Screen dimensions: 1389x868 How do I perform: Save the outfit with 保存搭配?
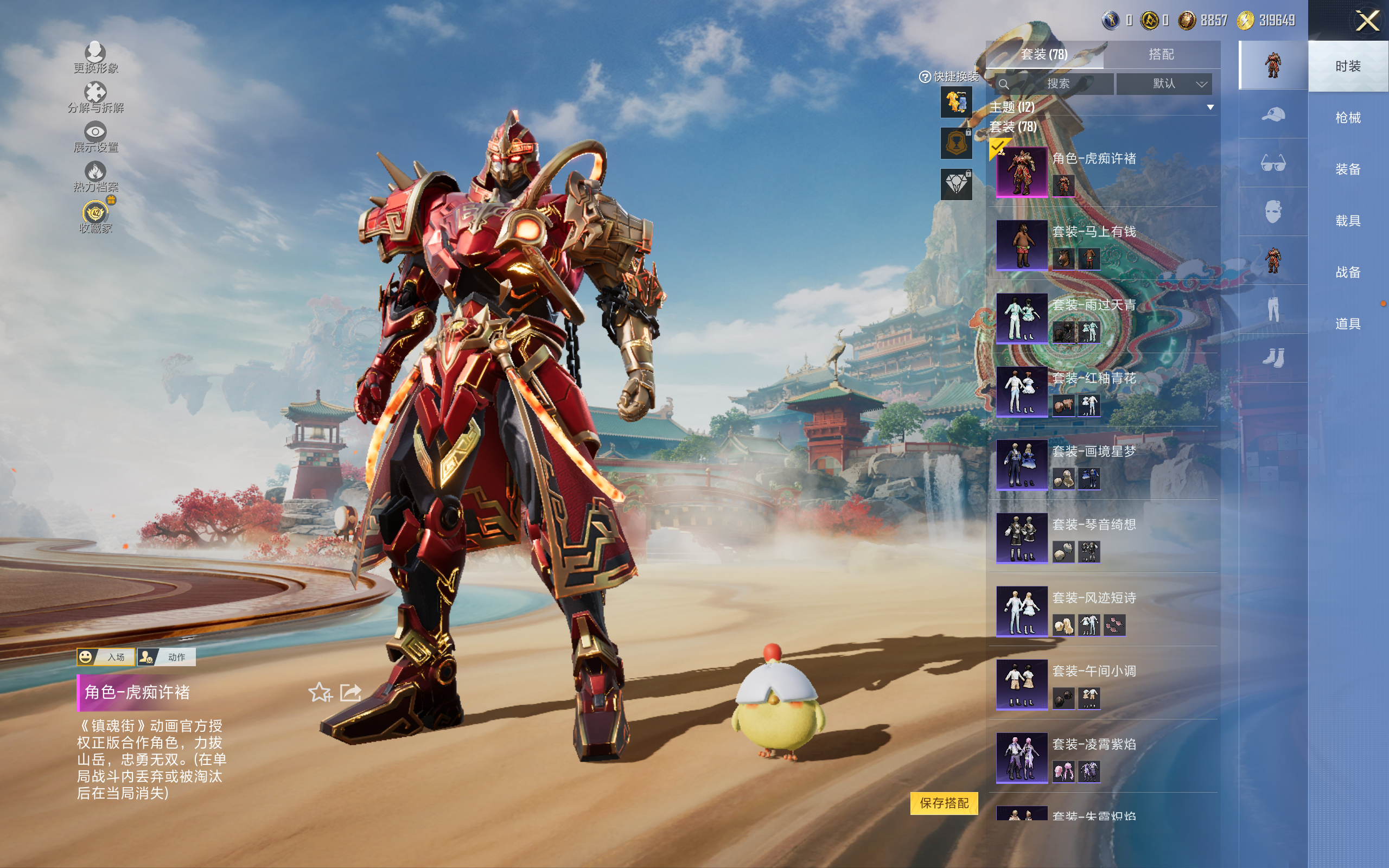(944, 803)
